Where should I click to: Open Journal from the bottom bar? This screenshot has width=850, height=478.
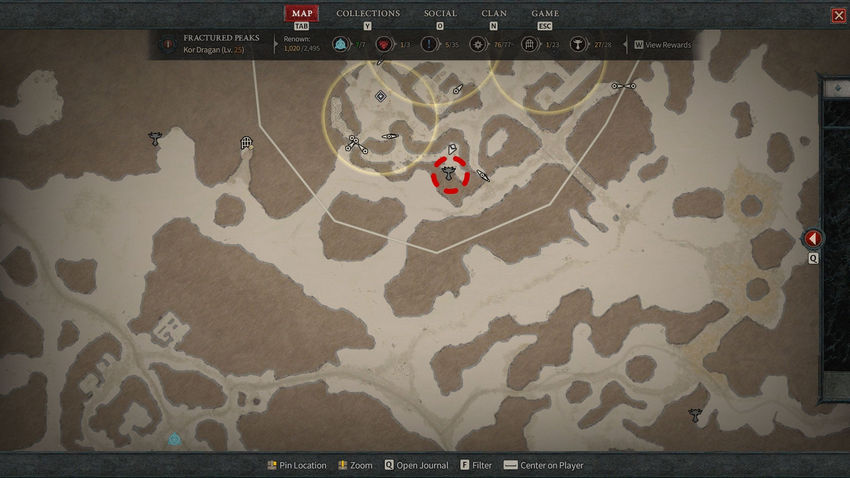click(x=418, y=466)
